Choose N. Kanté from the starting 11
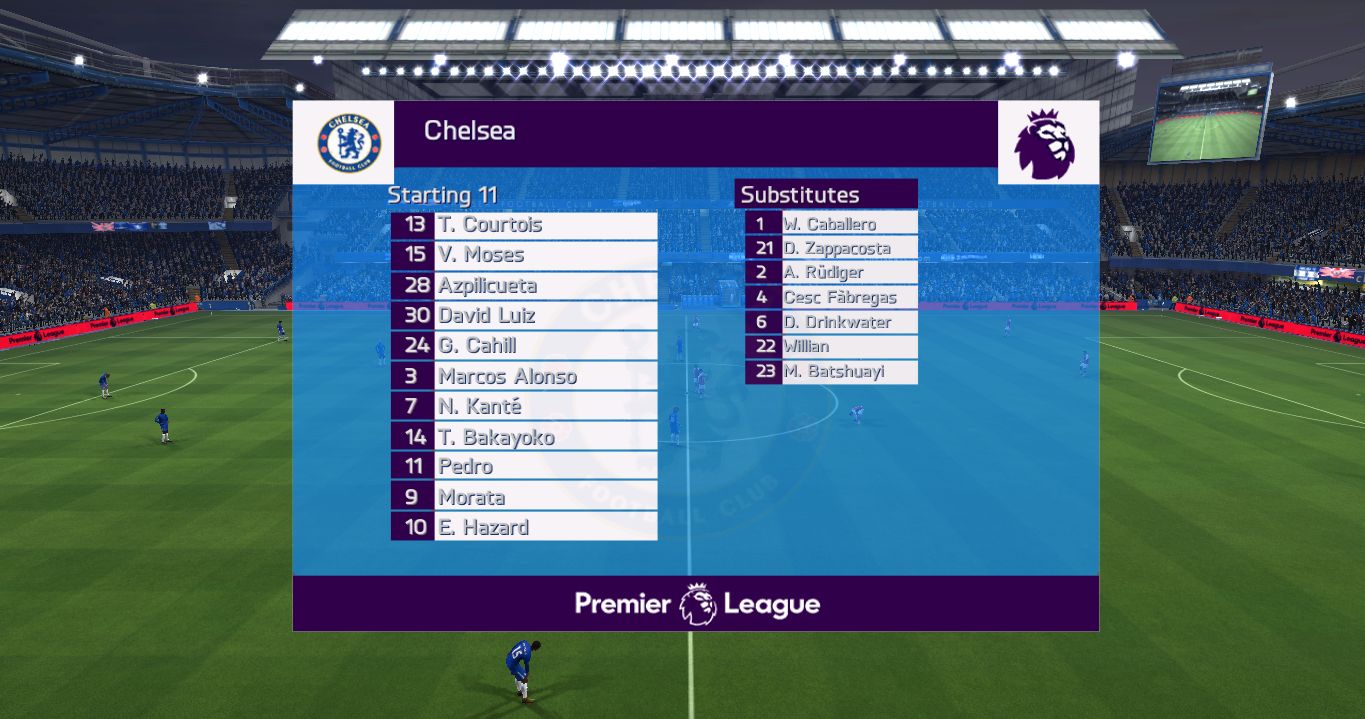The width and height of the screenshot is (1365, 719). (524, 407)
